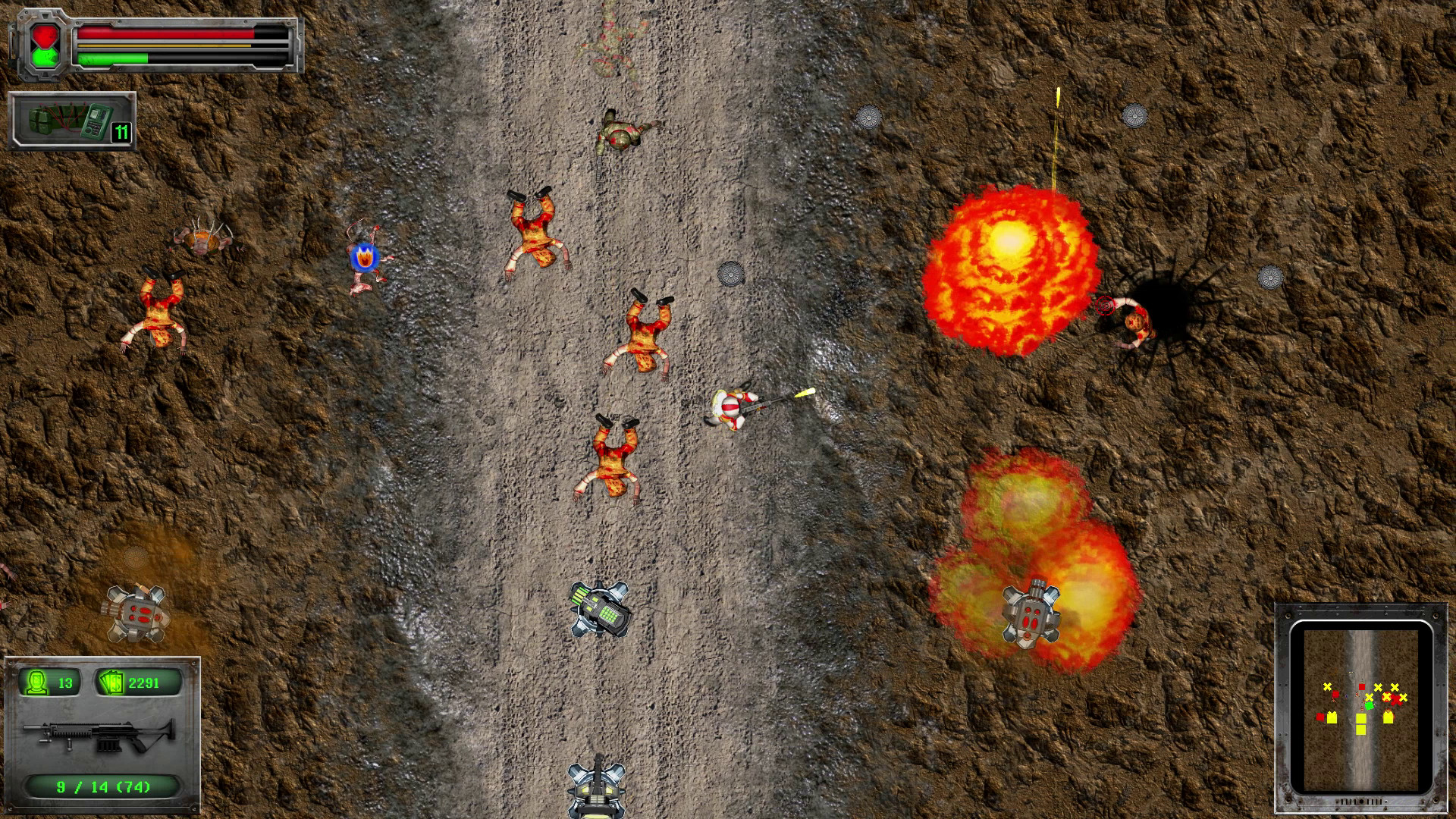Click the red health bar at top
This screenshot has height=819, width=1456.
pyautogui.click(x=167, y=32)
